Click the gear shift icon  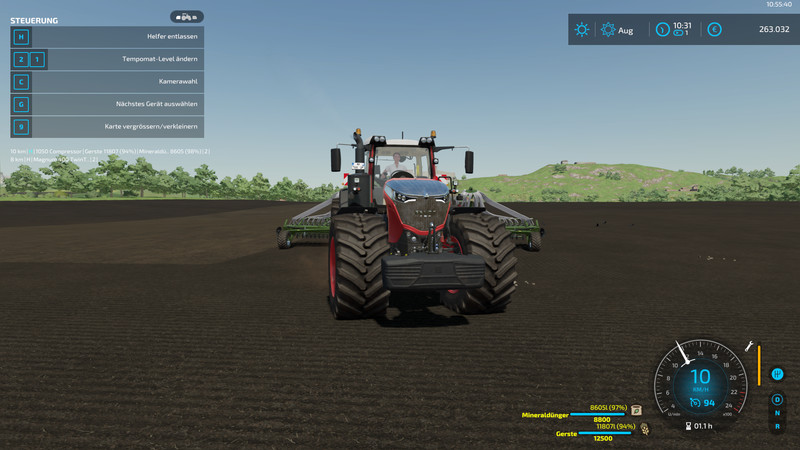pos(777,375)
